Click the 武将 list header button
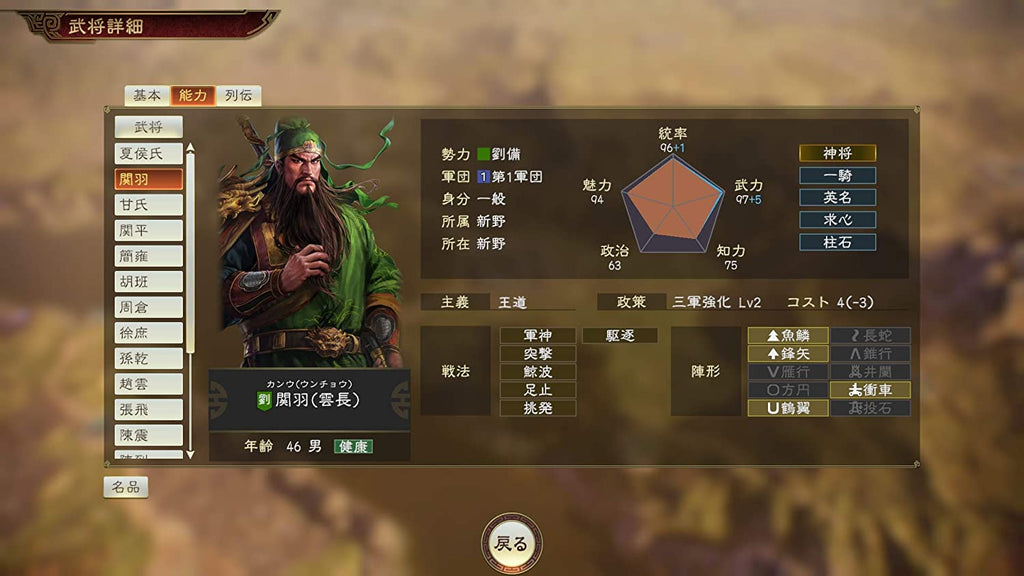 click(148, 127)
